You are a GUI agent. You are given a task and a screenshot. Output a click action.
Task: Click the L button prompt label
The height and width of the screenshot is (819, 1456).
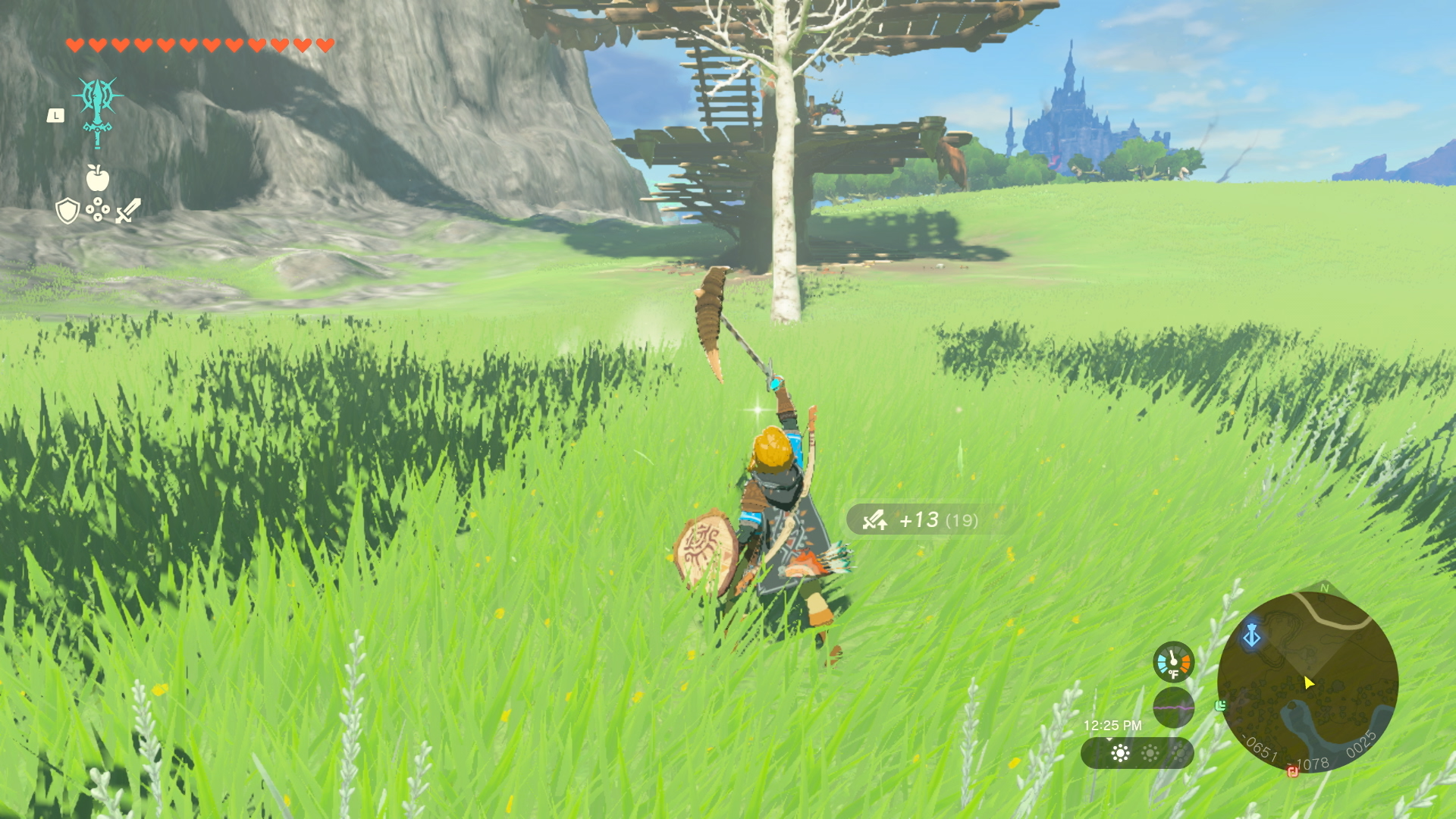click(55, 114)
